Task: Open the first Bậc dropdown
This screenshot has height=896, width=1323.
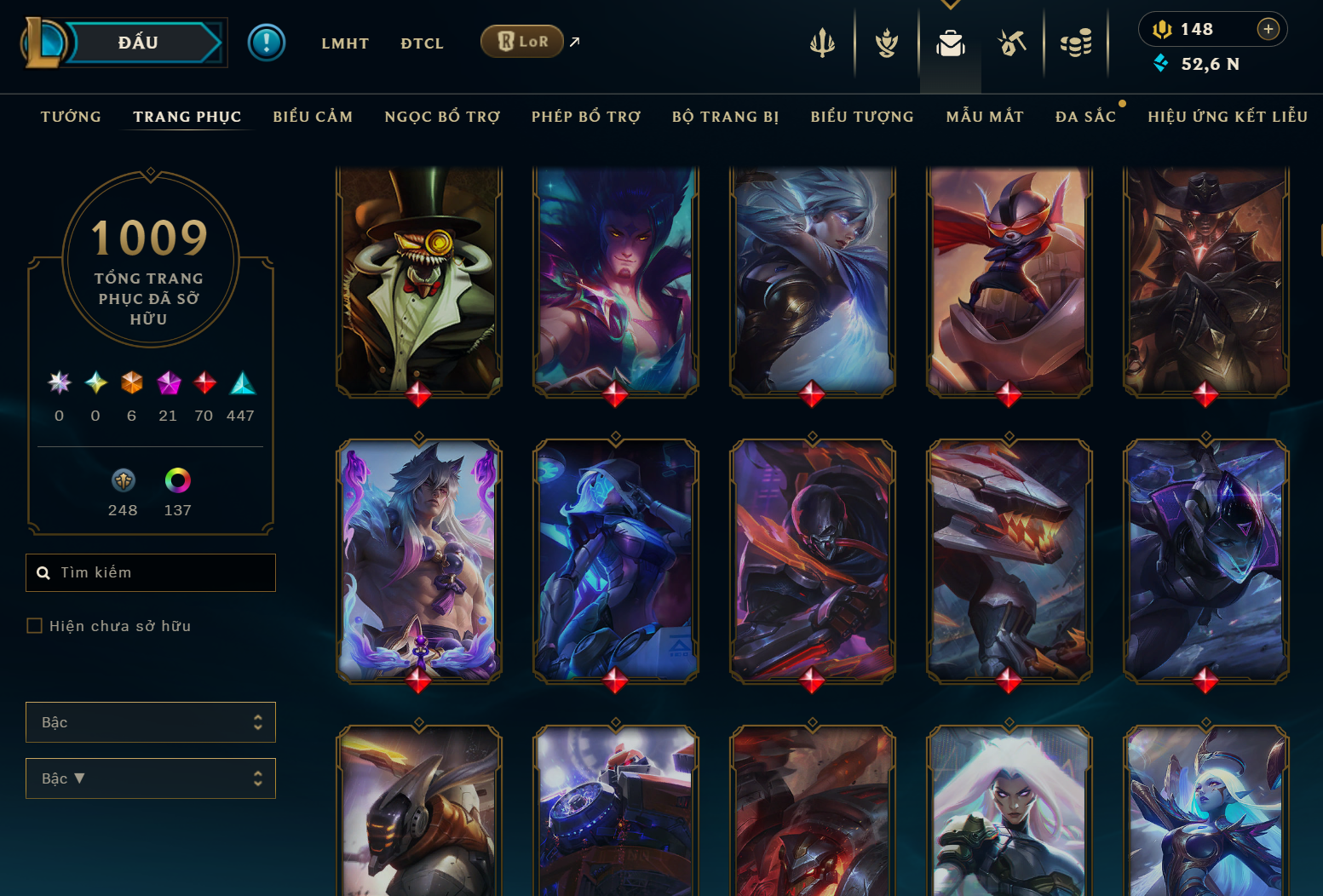Action: point(150,721)
